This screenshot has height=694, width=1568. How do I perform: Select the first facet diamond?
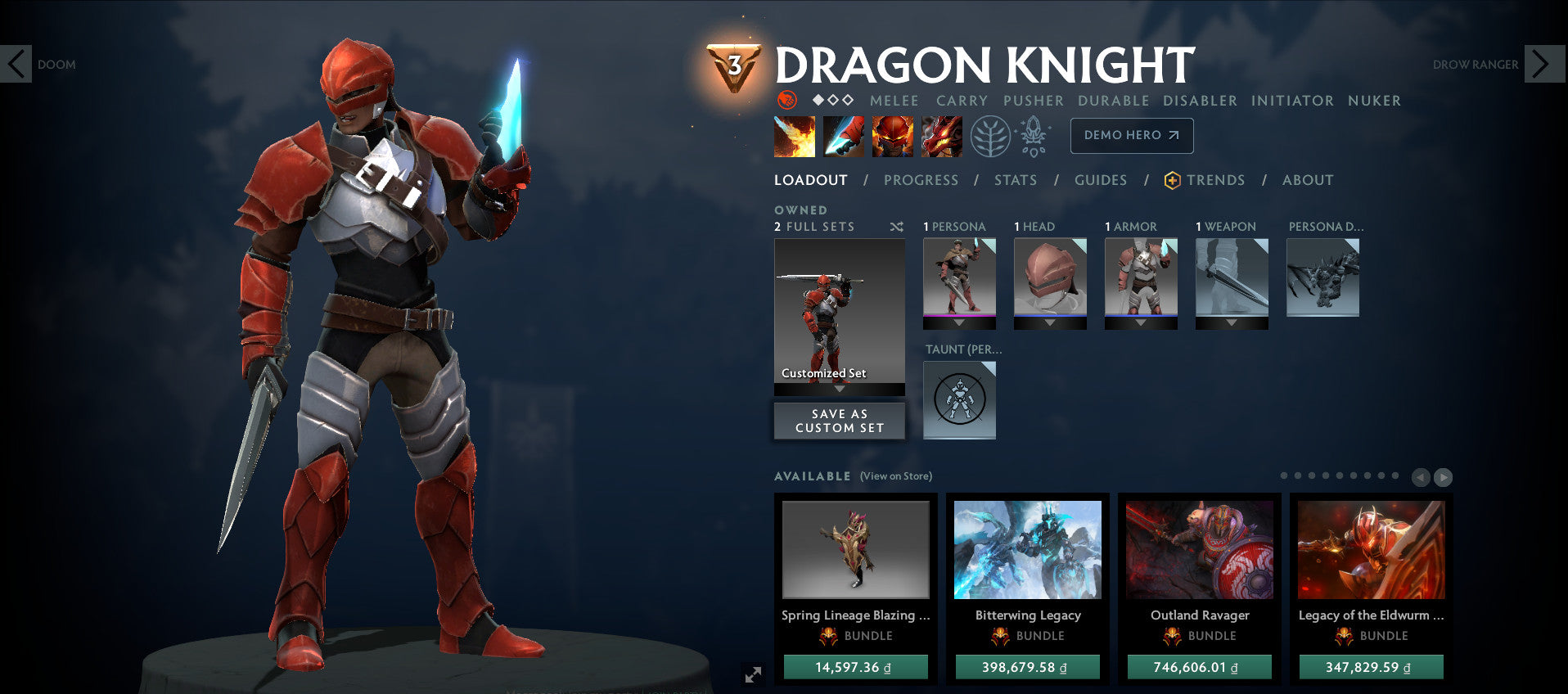[x=818, y=99]
